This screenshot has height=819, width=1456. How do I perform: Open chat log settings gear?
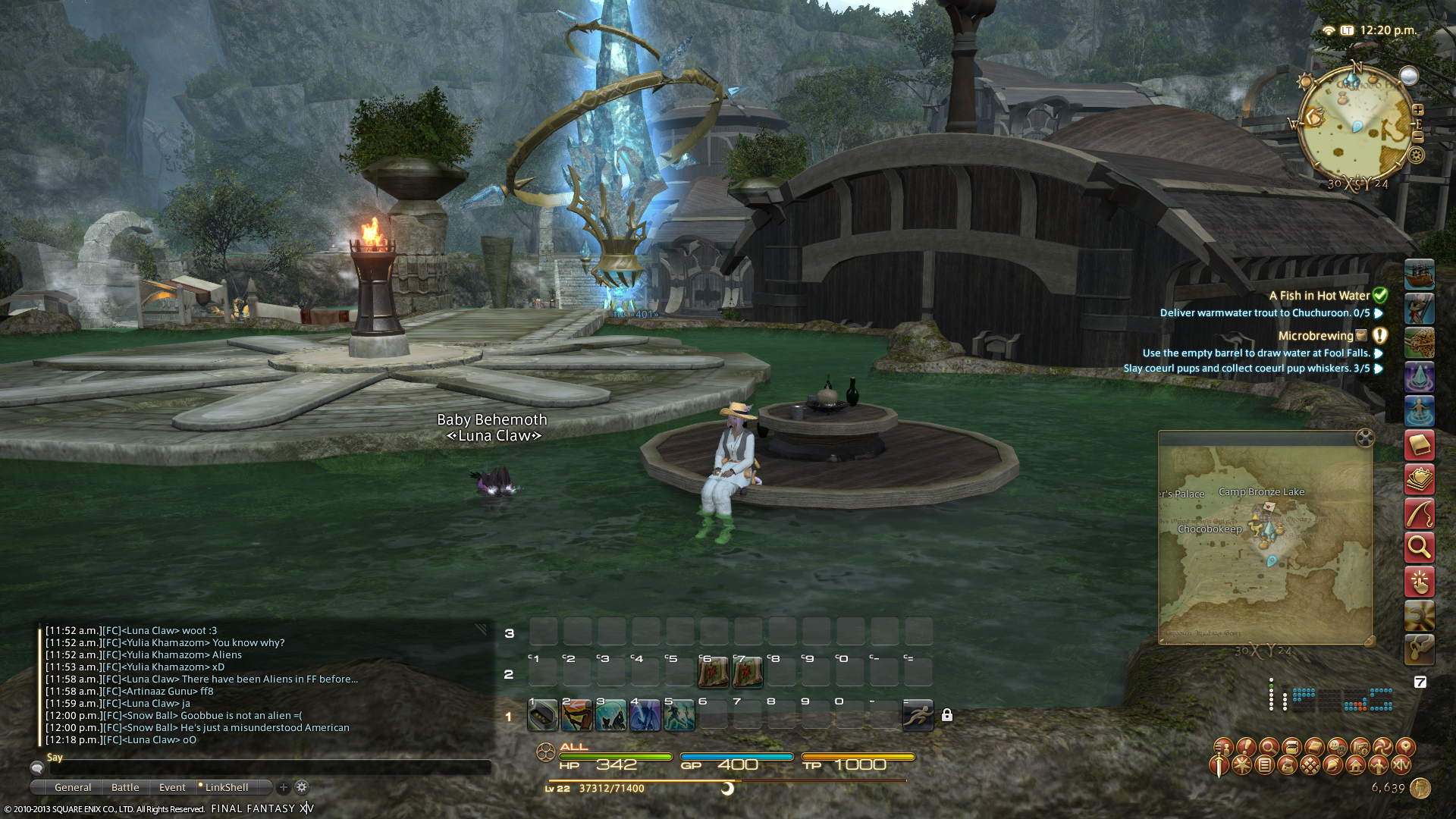302,787
